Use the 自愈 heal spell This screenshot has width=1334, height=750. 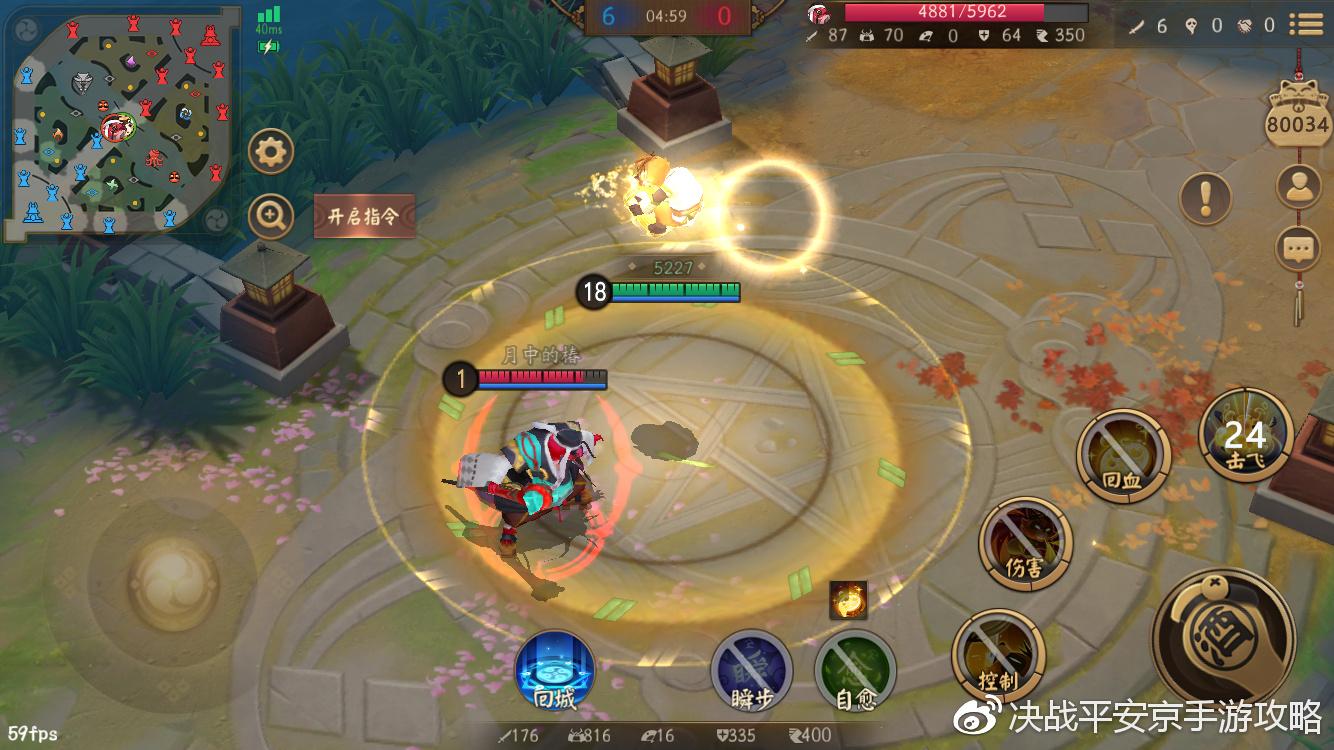tap(855, 671)
